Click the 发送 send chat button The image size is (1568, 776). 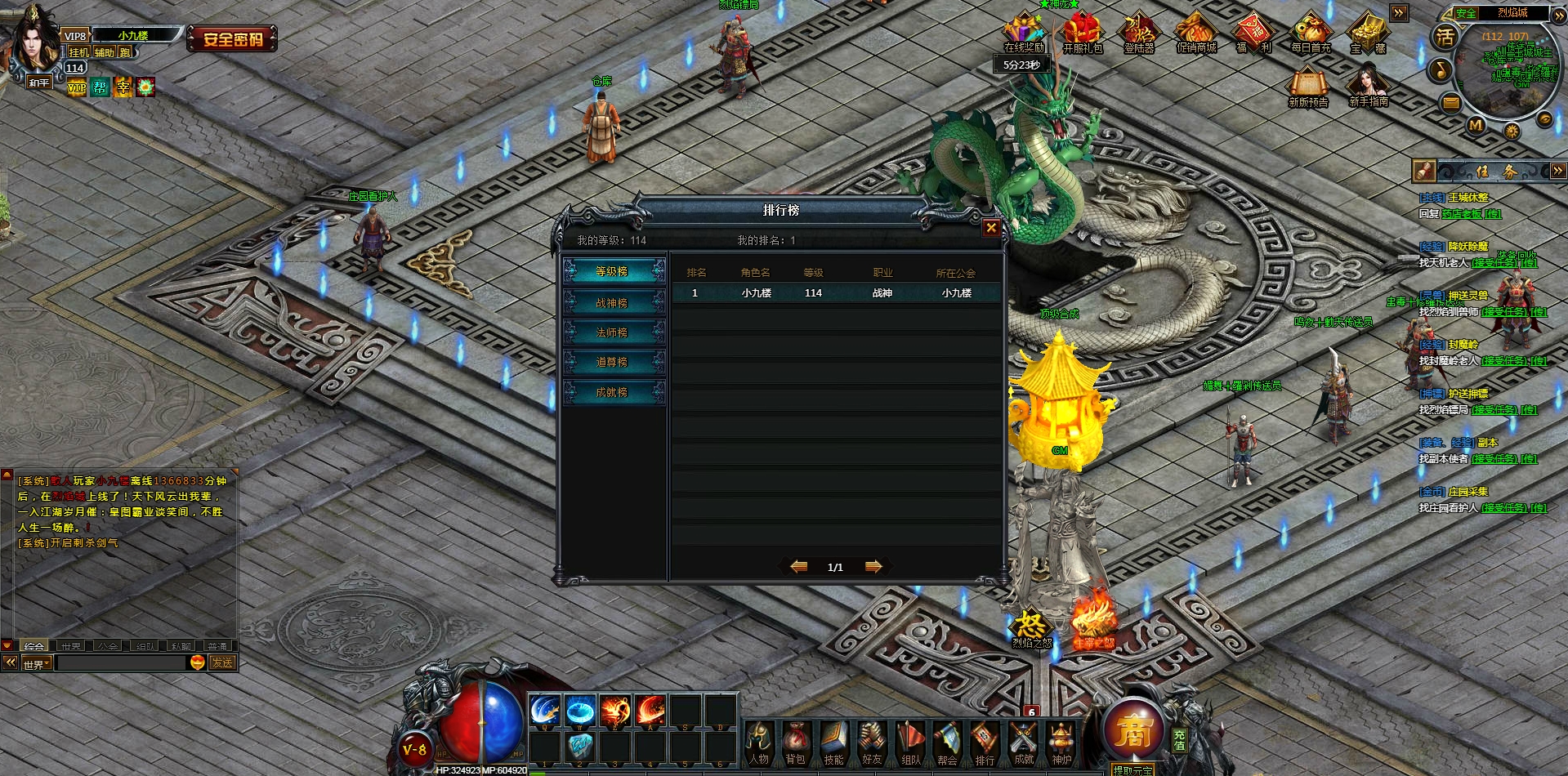click(x=222, y=662)
